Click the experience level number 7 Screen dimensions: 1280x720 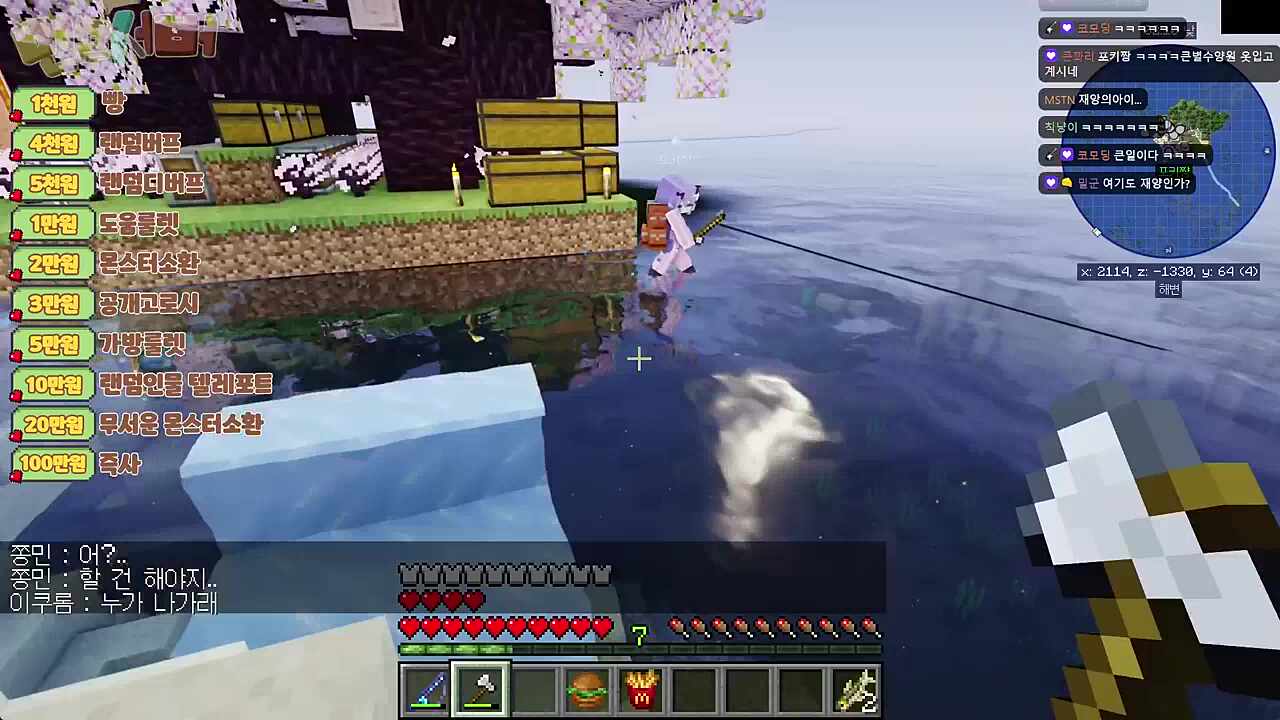click(639, 637)
